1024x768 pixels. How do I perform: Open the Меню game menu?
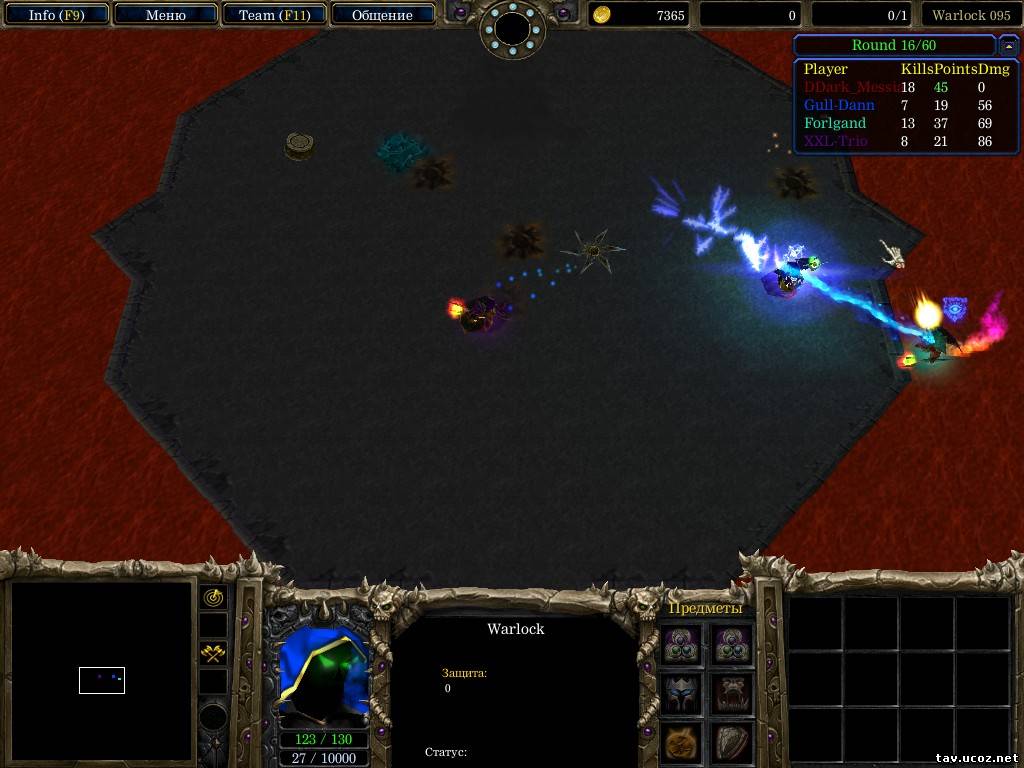click(165, 15)
